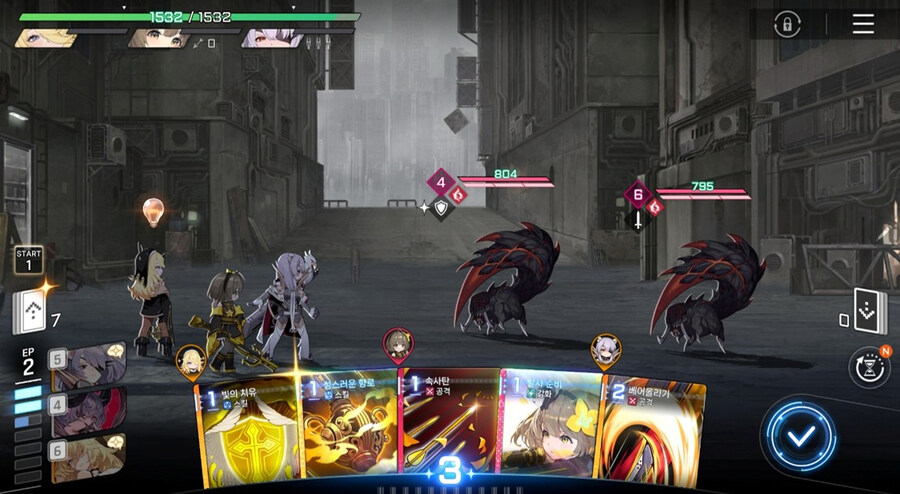Select the silver-haired portrait in party bar
The image size is (900, 494).
(272, 39)
